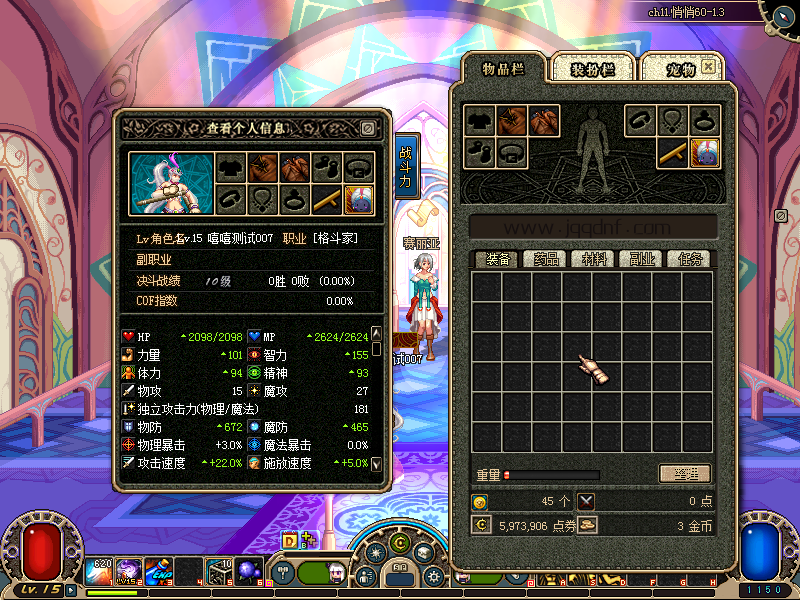Open the 任务 quest items tab
This screenshot has width=800, height=600.
pos(689,259)
